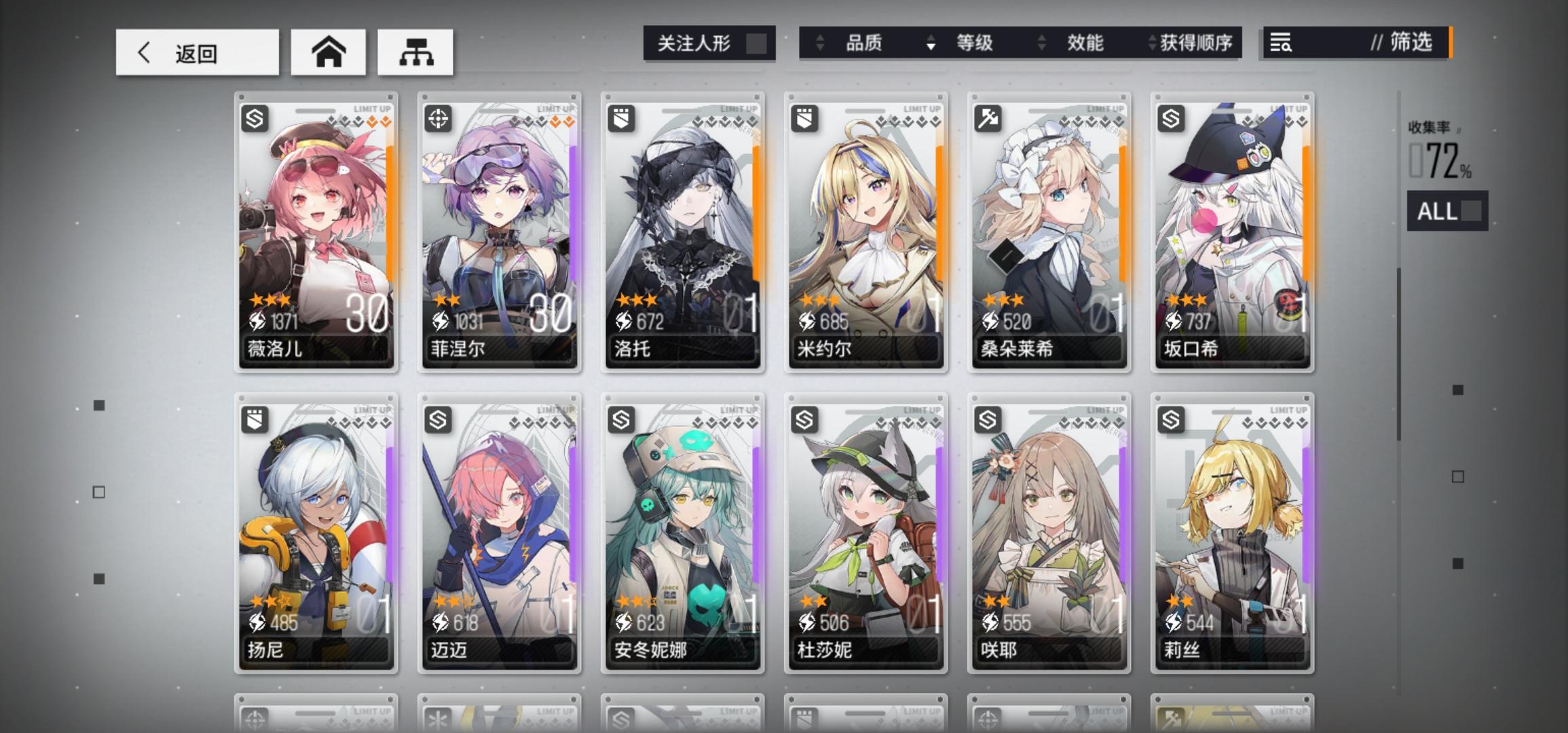
Task: Expand the 等级 sort options
Action: coord(976,43)
